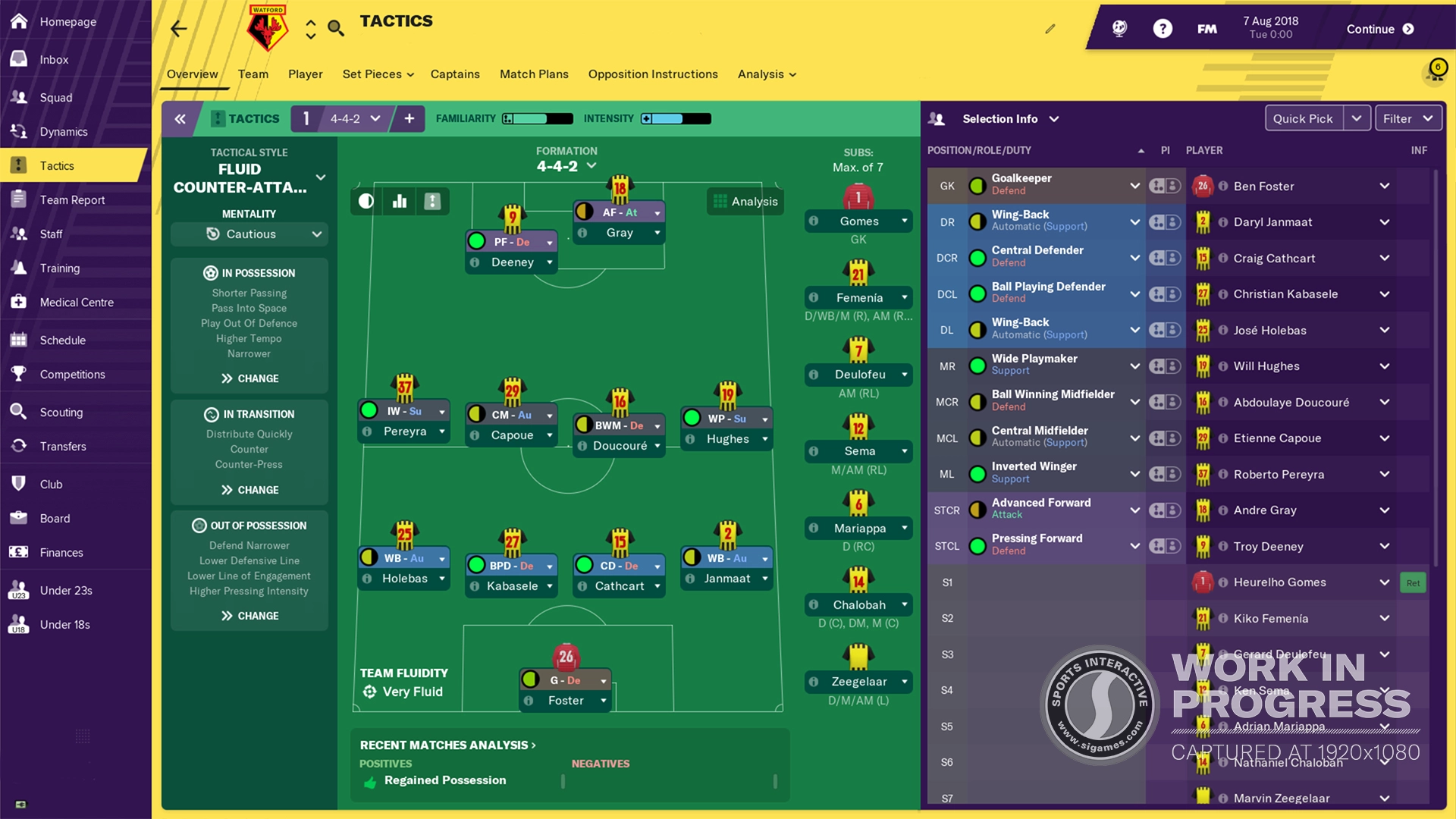This screenshot has width=1456, height=819.
Task: Toggle Selection Info panel open
Action: (x=1055, y=119)
